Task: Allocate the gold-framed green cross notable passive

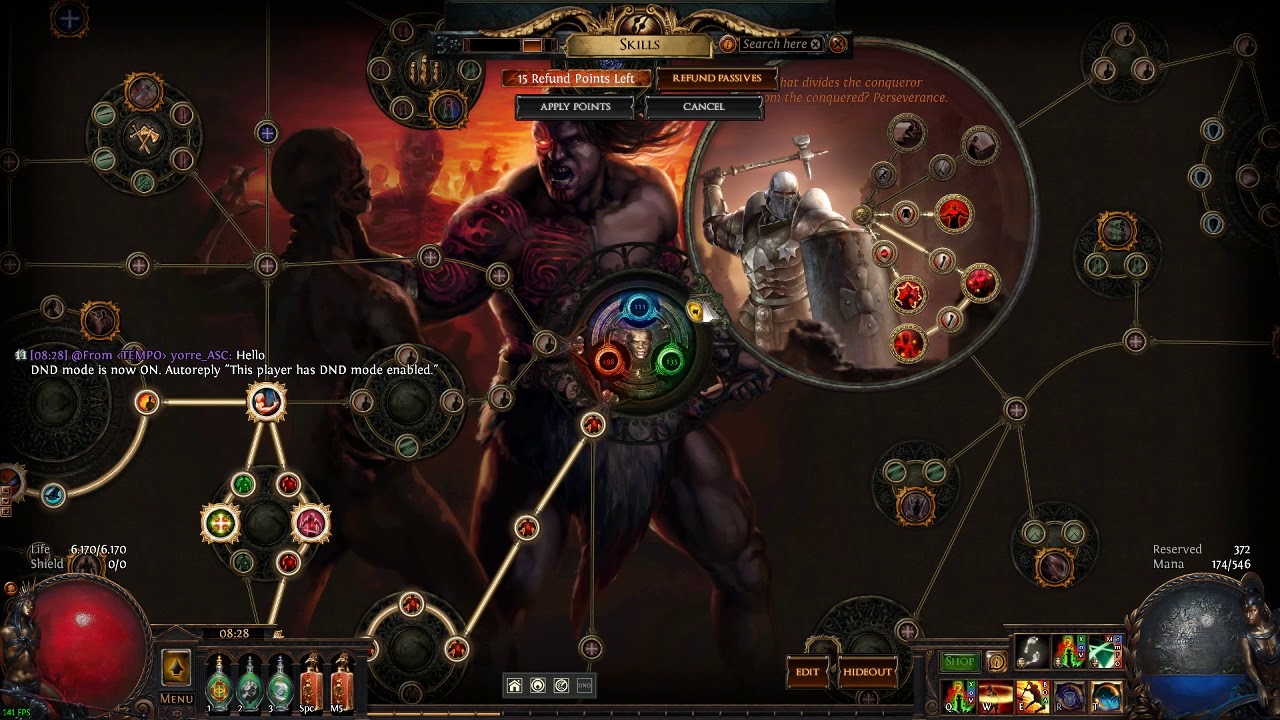Action: click(x=220, y=522)
